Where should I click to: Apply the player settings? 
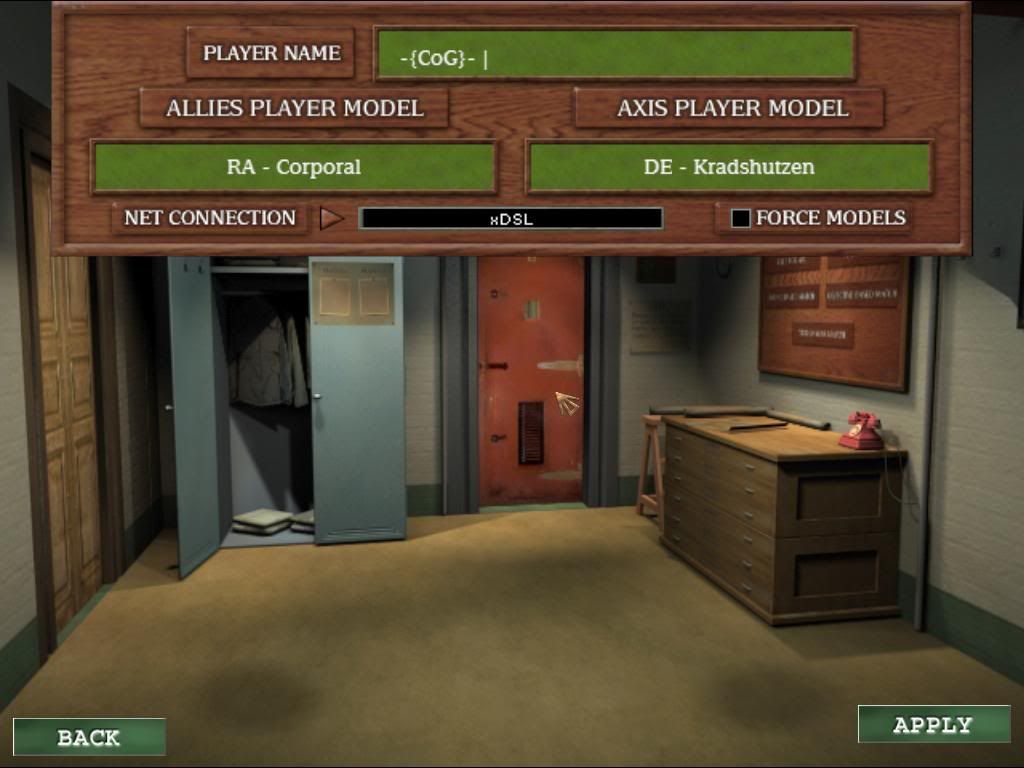pyautogui.click(x=933, y=725)
